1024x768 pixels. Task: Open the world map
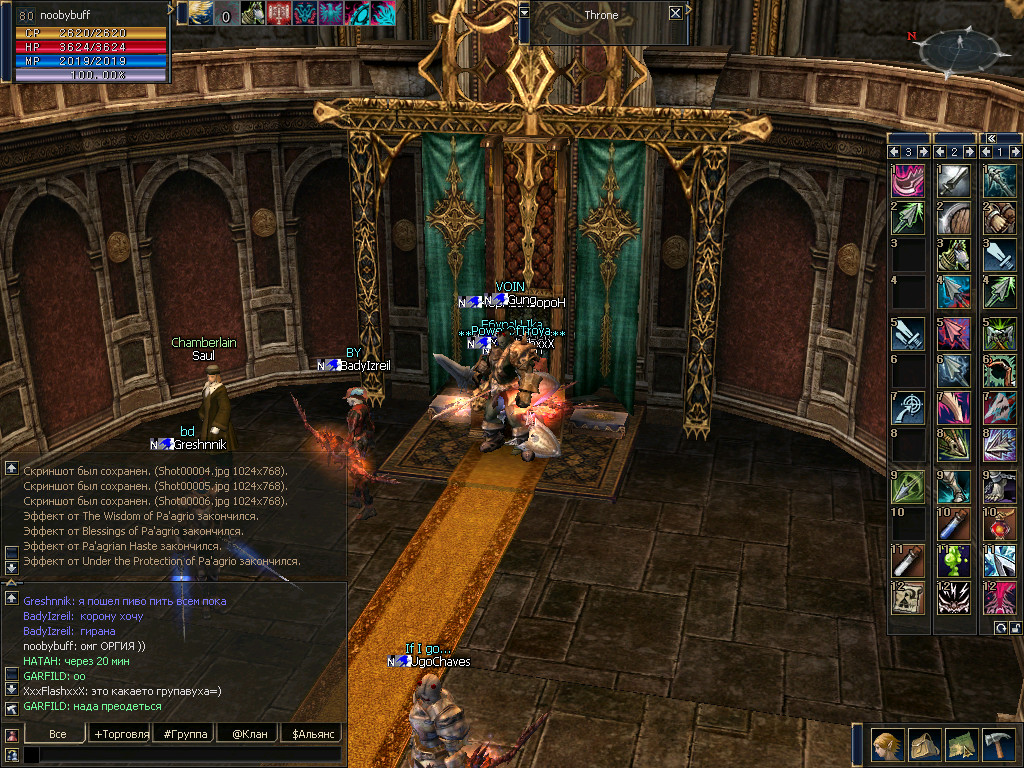[961, 745]
